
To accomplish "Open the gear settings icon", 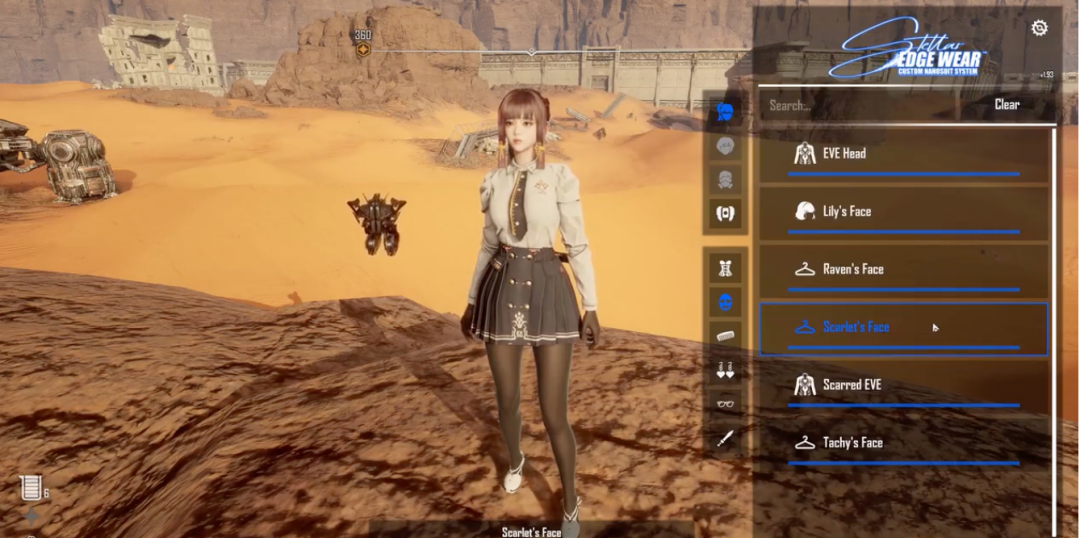I will 1039,28.
